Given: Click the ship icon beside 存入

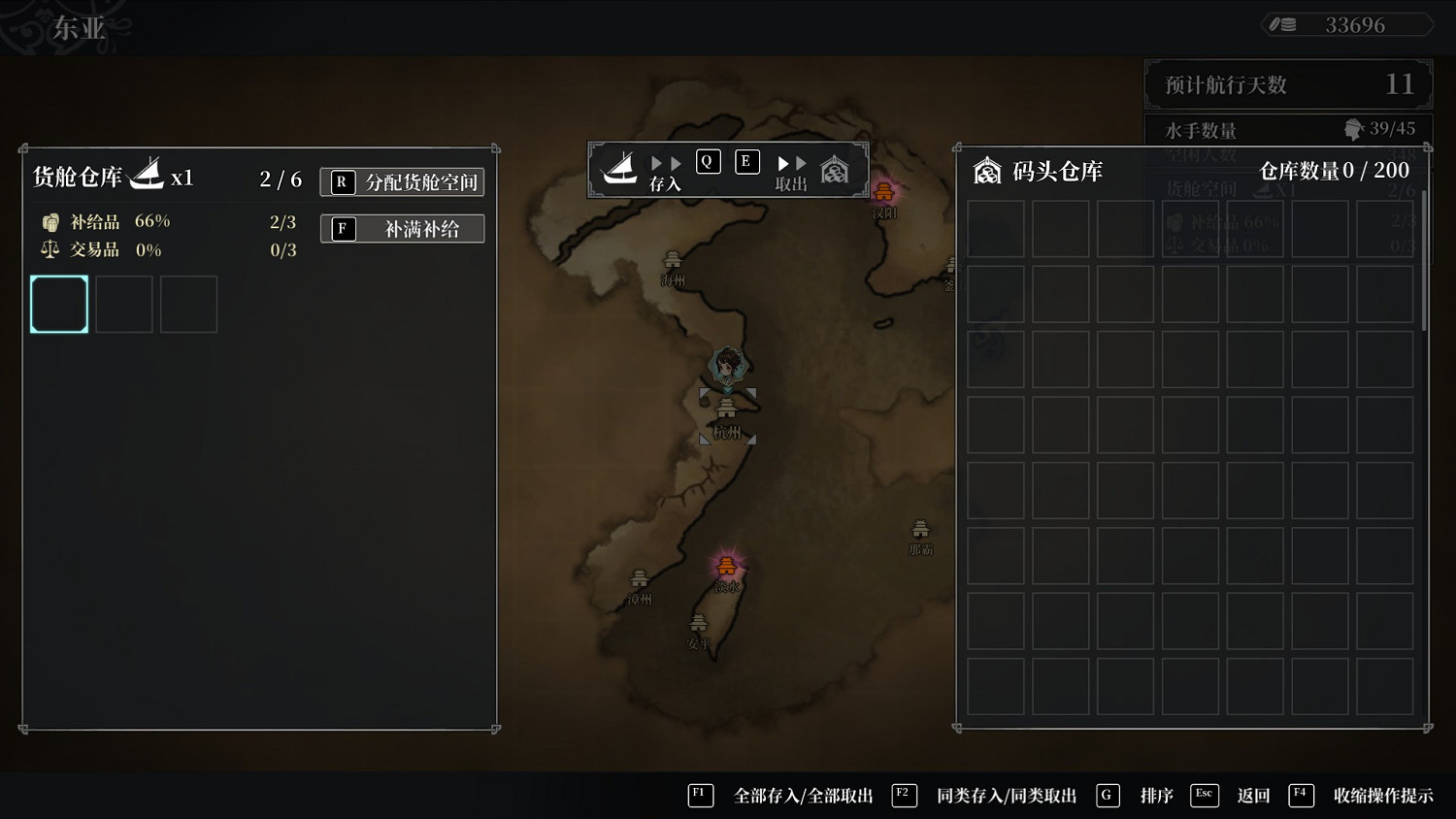Looking at the screenshot, I should tap(621, 167).
